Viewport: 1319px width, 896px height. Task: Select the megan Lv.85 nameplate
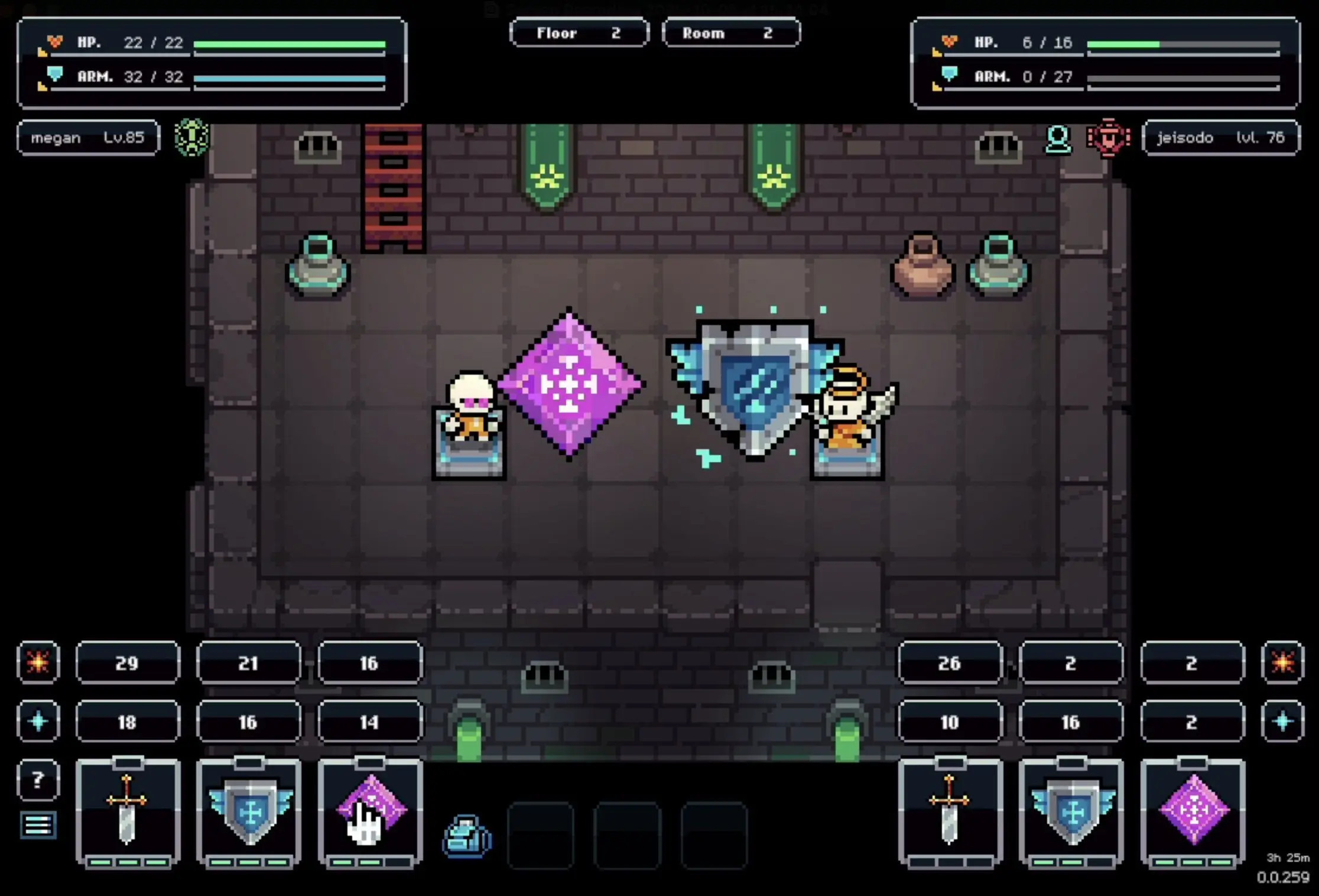pos(87,138)
